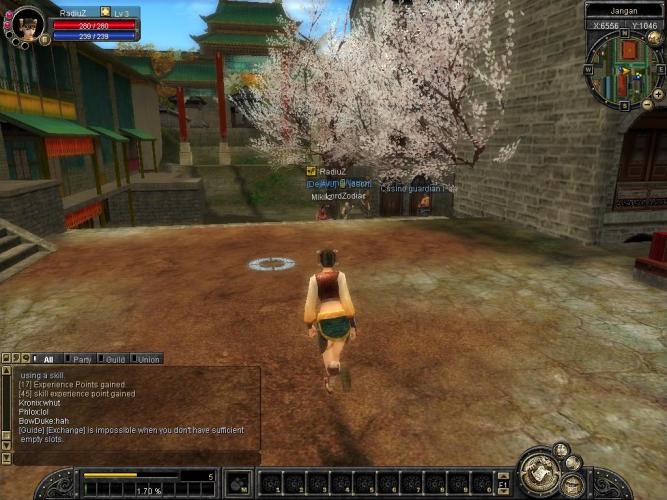Jump chat log to the bottom
The height and width of the screenshot is (500, 667).
click(5, 458)
